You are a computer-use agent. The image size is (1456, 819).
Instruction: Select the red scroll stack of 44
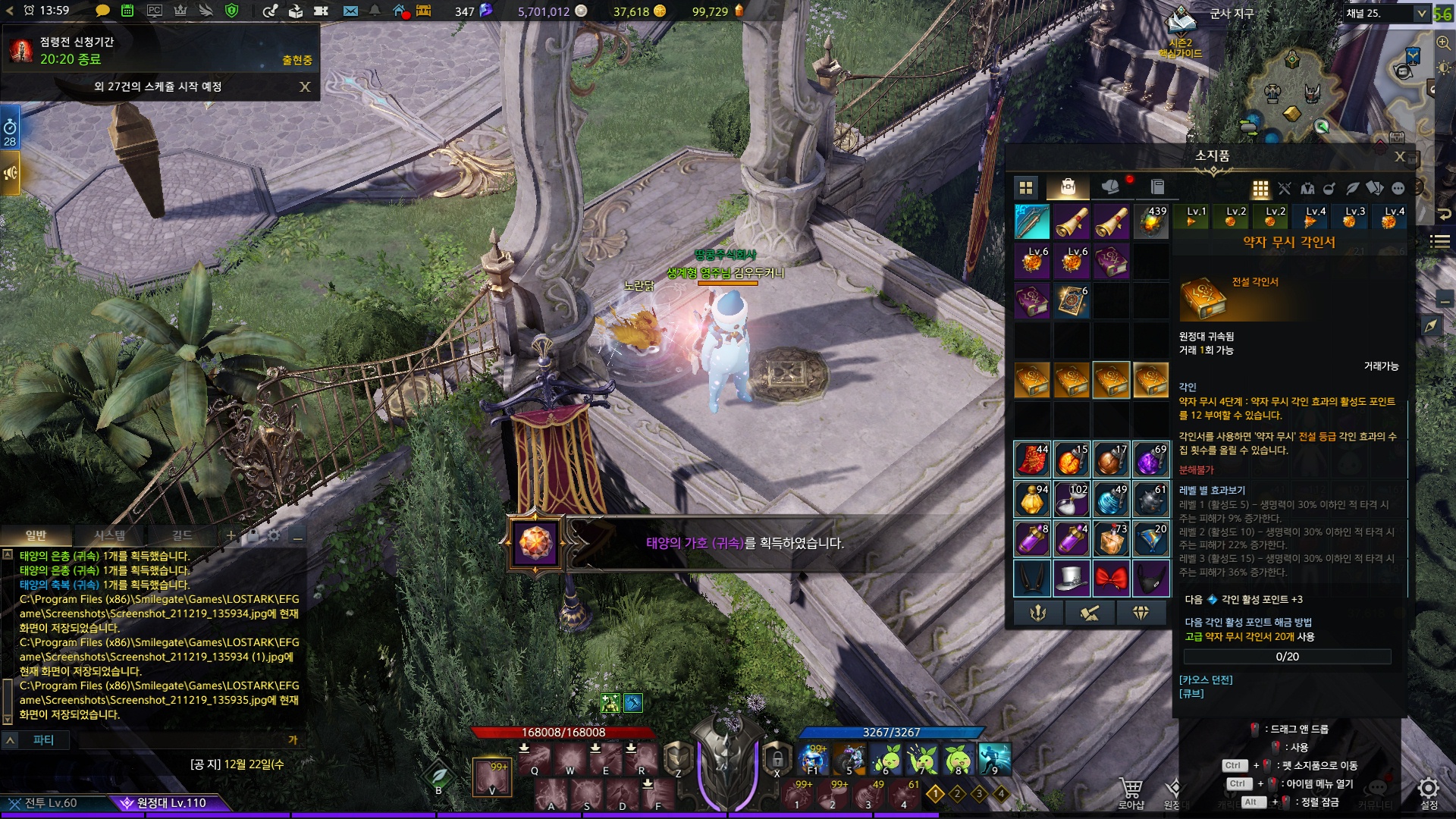[1032, 460]
